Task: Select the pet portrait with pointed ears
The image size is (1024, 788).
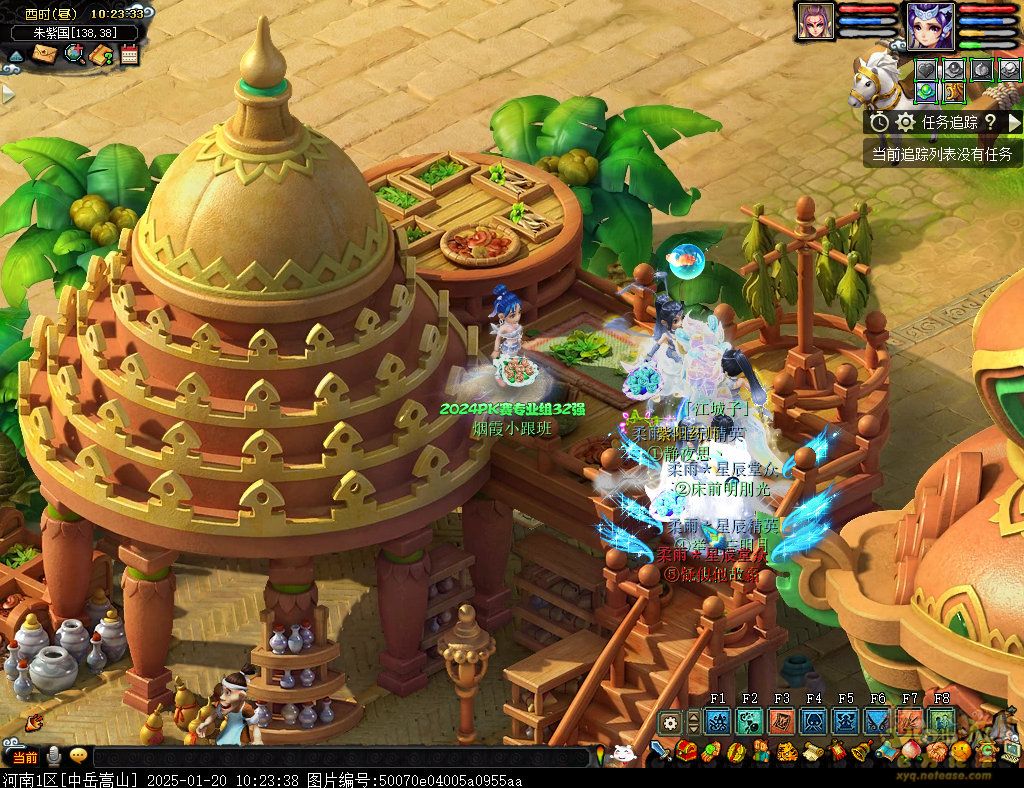Action: point(815,22)
